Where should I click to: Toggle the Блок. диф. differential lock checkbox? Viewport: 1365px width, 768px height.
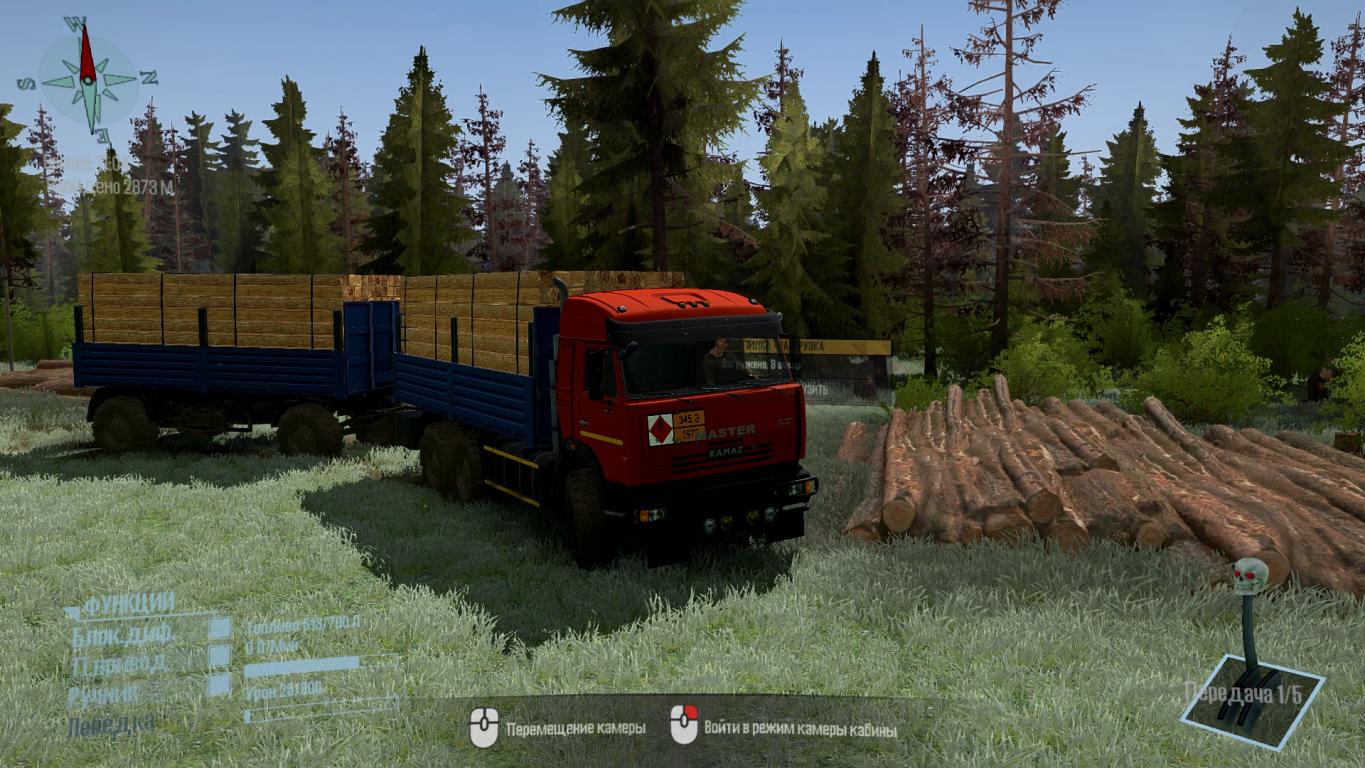pos(219,629)
